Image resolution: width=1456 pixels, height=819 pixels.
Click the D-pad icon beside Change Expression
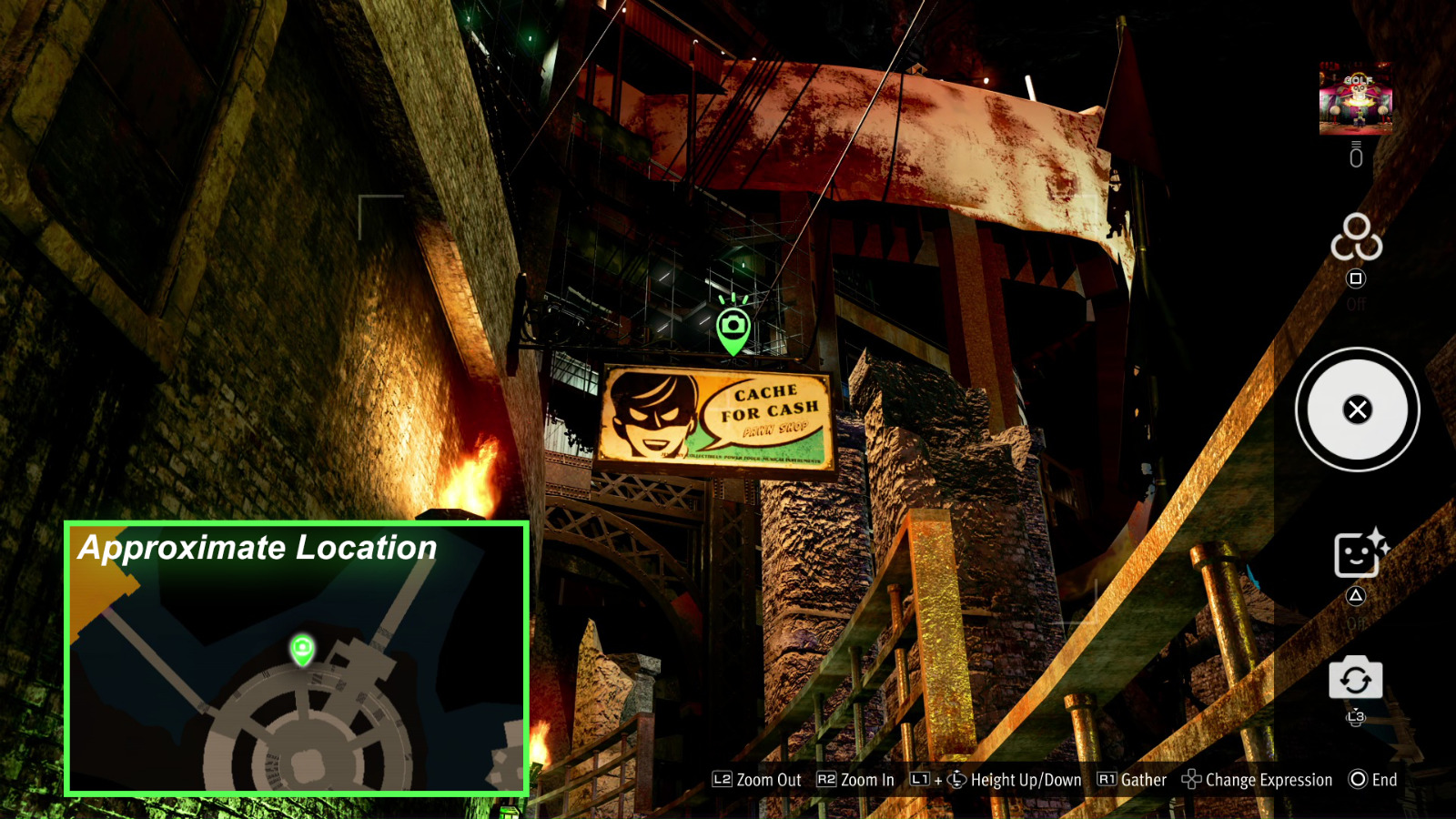pyautogui.click(x=1190, y=780)
